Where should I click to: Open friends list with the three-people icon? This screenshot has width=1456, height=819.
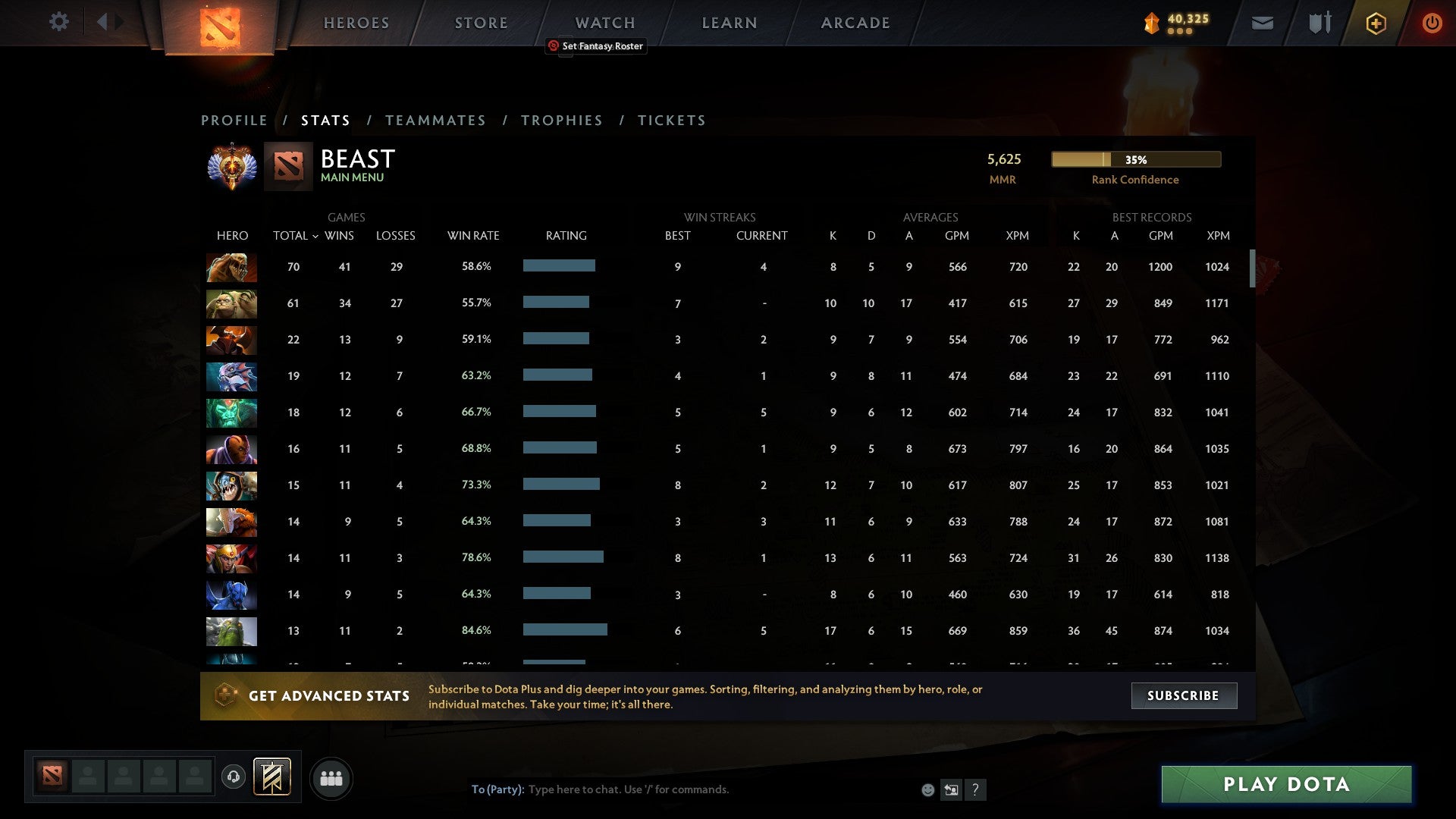coord(331,778)
